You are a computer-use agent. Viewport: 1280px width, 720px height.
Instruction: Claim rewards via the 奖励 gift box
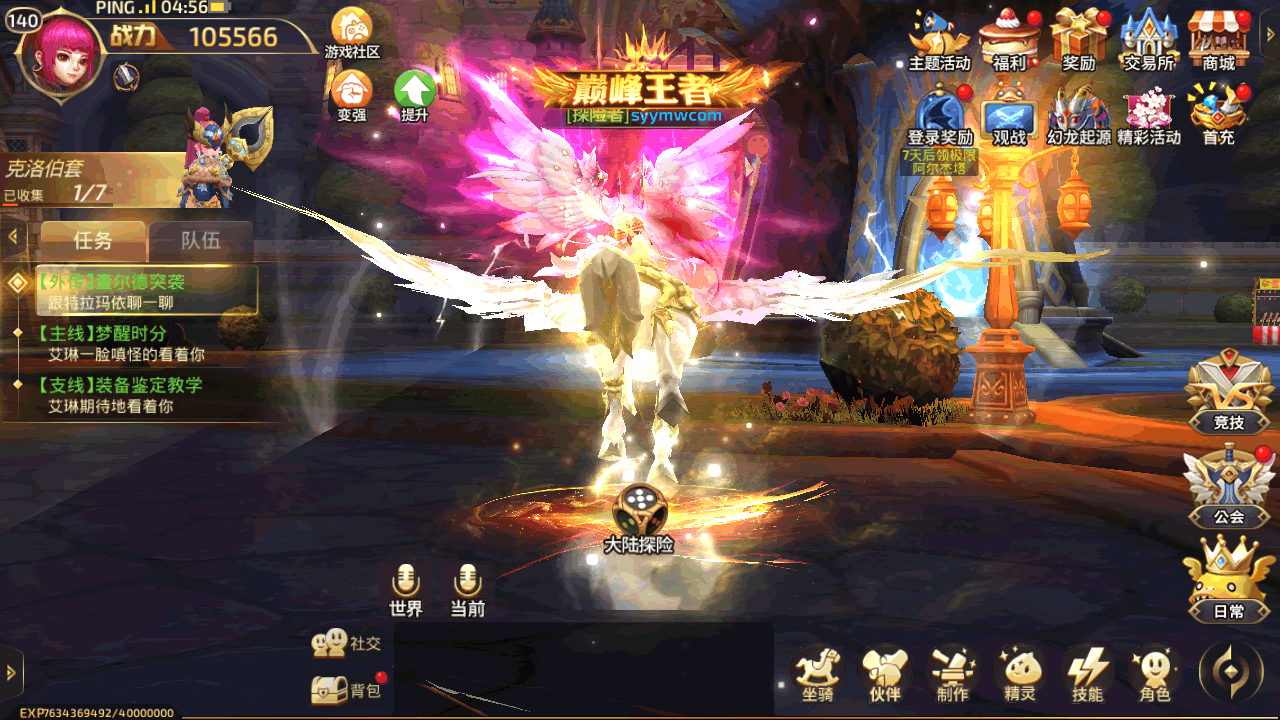[x=1078, y=38]
